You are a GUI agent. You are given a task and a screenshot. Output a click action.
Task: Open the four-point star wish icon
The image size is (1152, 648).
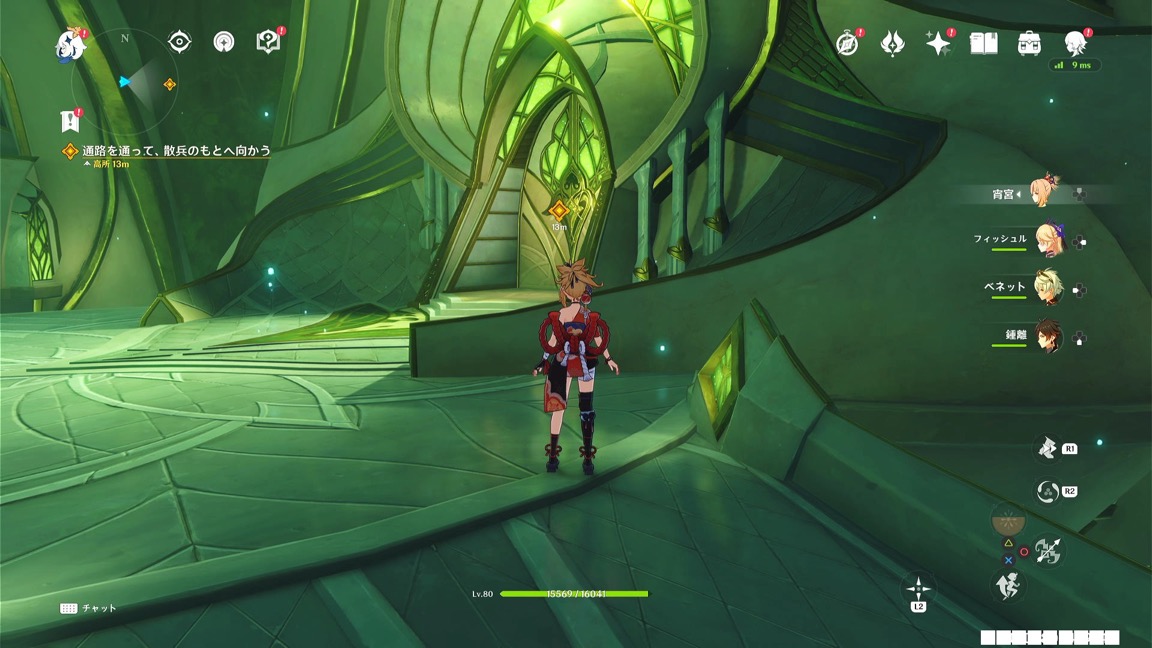point(938,43)
